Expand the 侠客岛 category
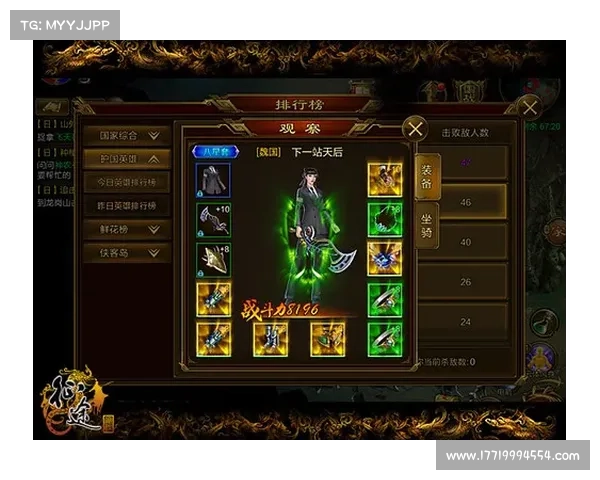600x480 pixels. pyautogui.click(x=126, y=252)
